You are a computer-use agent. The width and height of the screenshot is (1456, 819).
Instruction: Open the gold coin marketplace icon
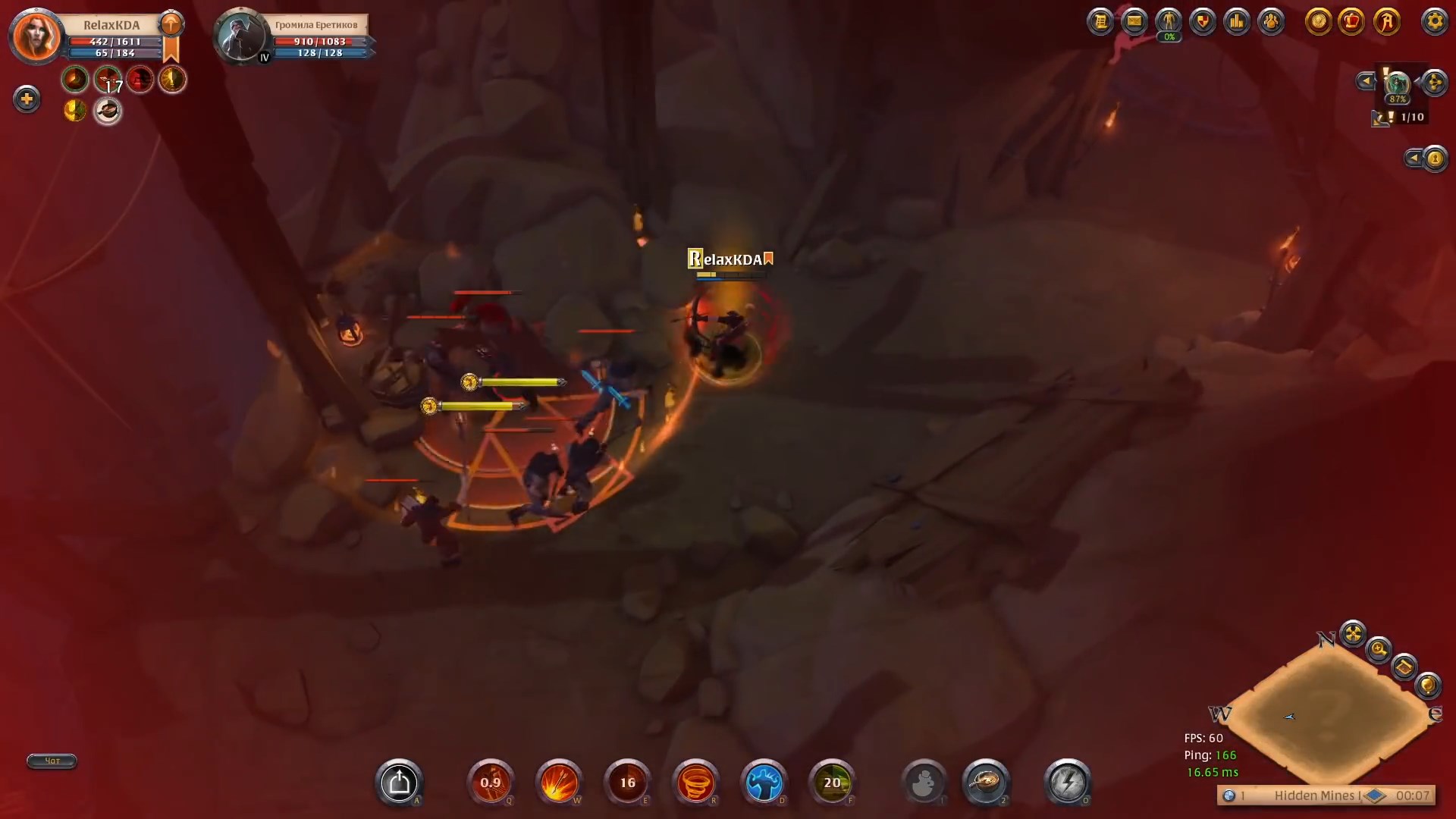pyautogui.click(x=1319, y=23)
